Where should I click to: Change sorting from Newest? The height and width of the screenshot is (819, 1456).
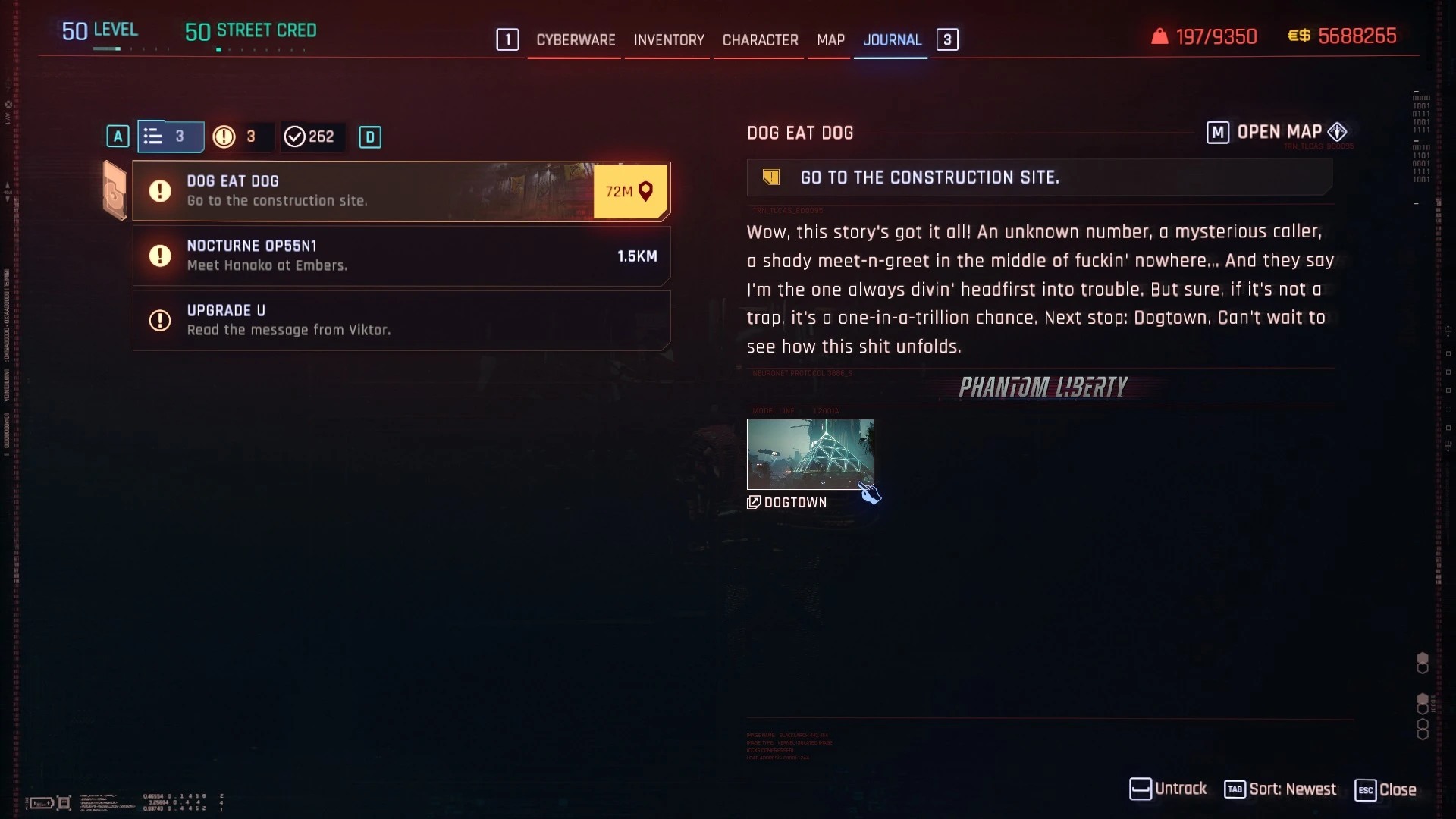tap(1280, 789)
